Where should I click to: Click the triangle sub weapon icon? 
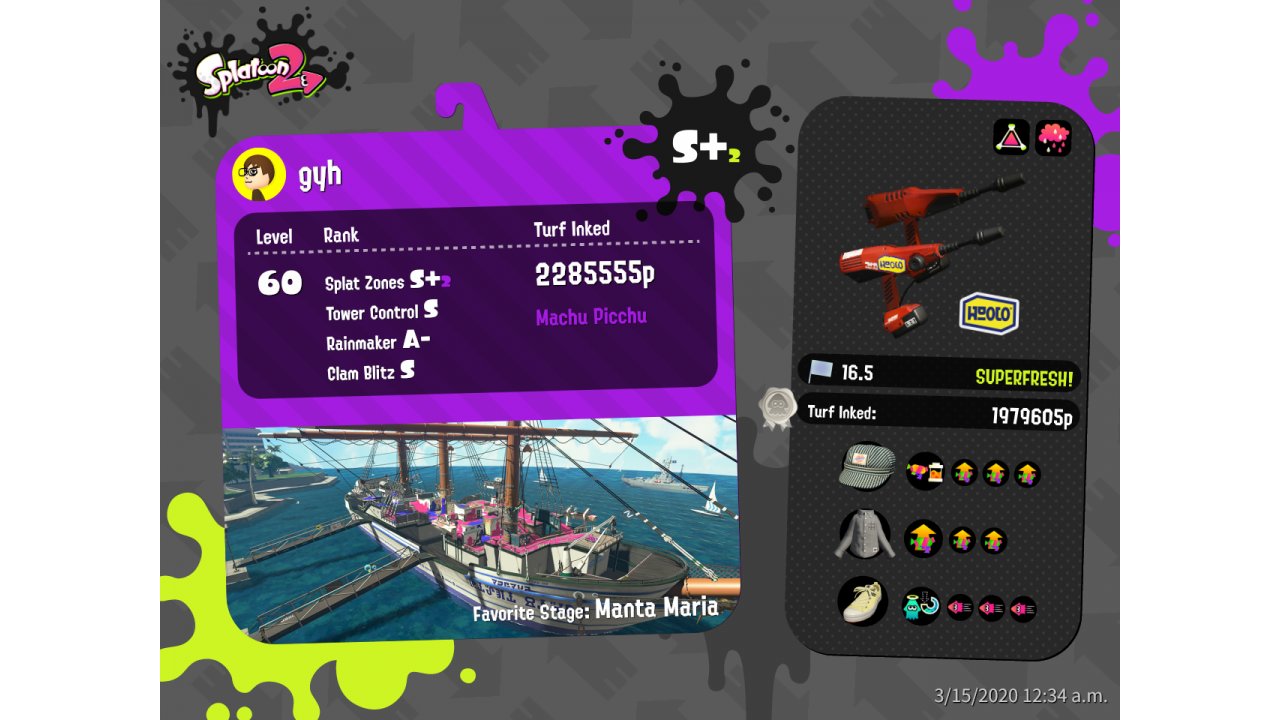coord(1011,137)
